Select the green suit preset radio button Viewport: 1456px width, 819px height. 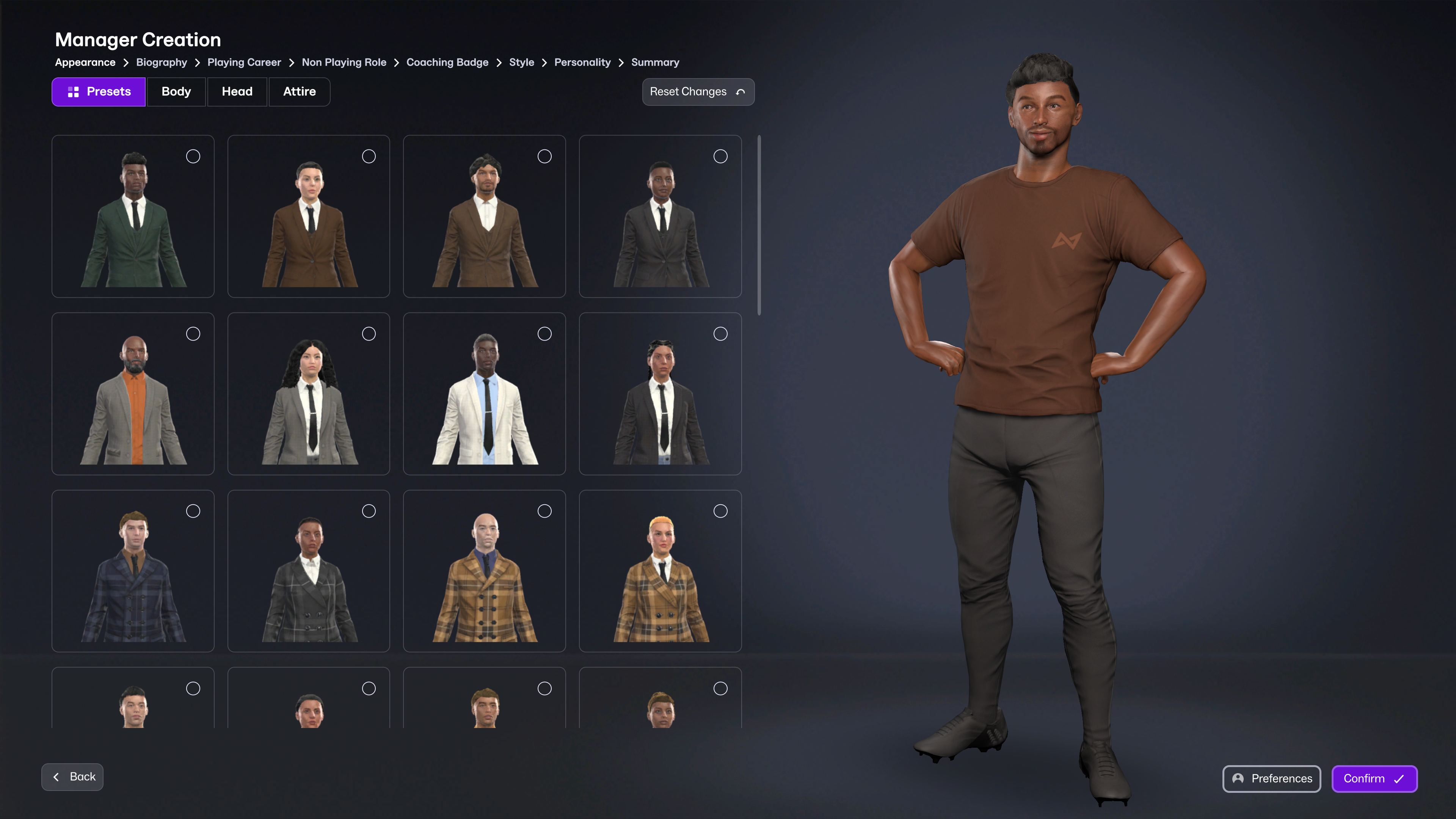(193, 157)
